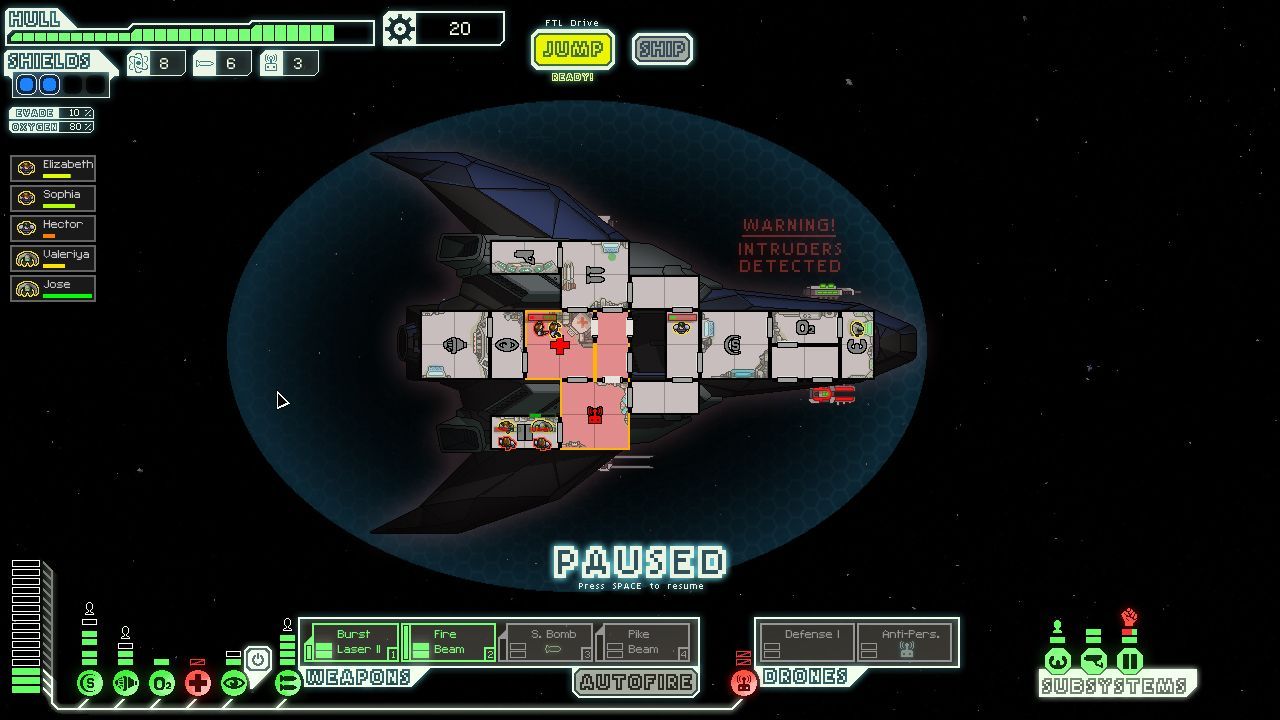Image resolution: width=1280 pixels, height=720 pixels.
Task: Power the red medbay cross icon
Action: click(198, 684)
